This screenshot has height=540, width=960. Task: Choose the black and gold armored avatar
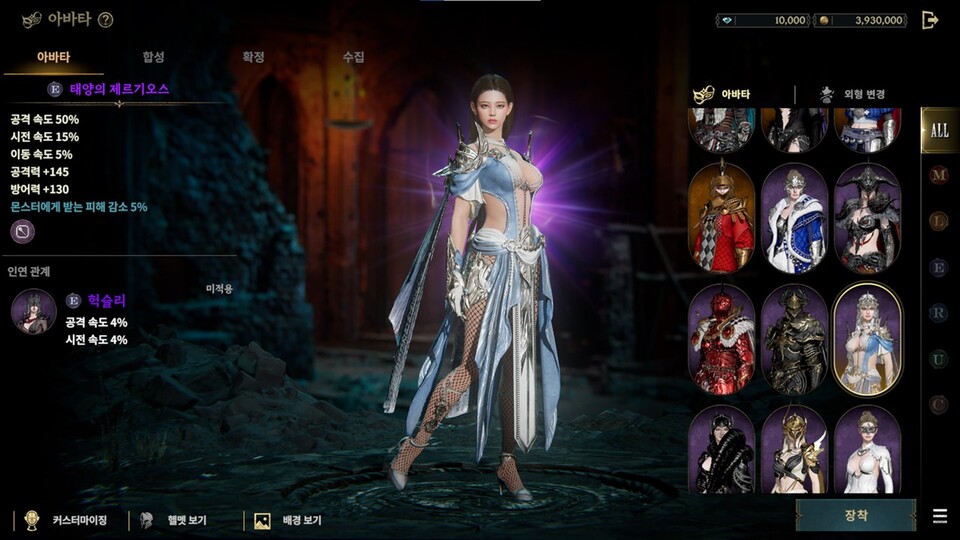point(795,340)
